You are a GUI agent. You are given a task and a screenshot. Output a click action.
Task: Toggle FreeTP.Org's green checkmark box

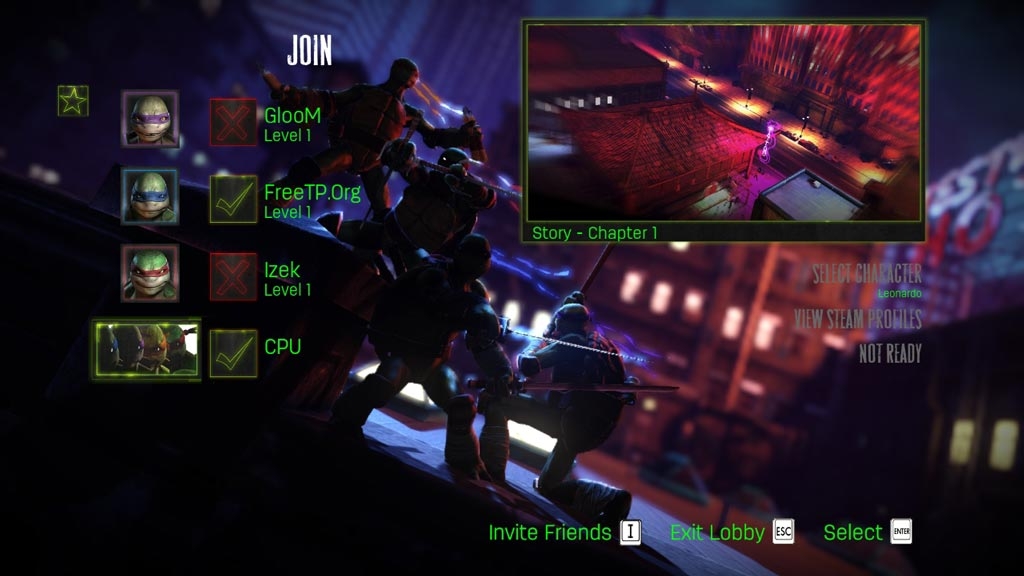233,199
